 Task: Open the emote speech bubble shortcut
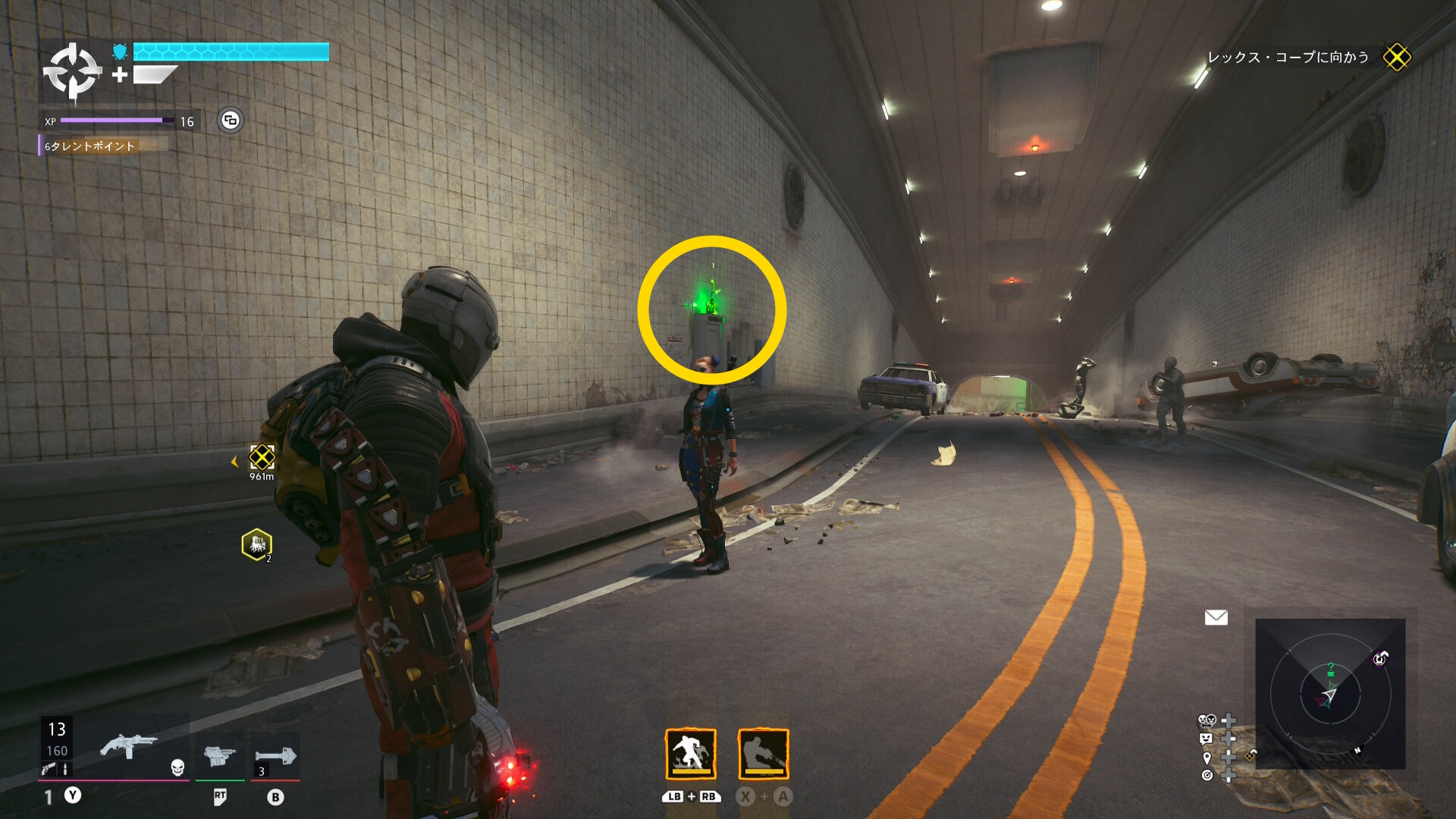coord(1206,738)
